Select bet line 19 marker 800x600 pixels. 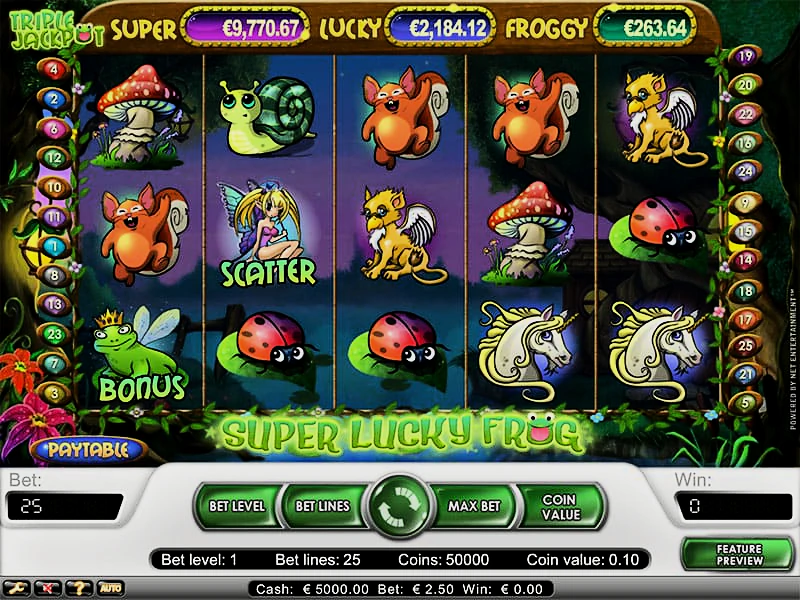point(745,56)
